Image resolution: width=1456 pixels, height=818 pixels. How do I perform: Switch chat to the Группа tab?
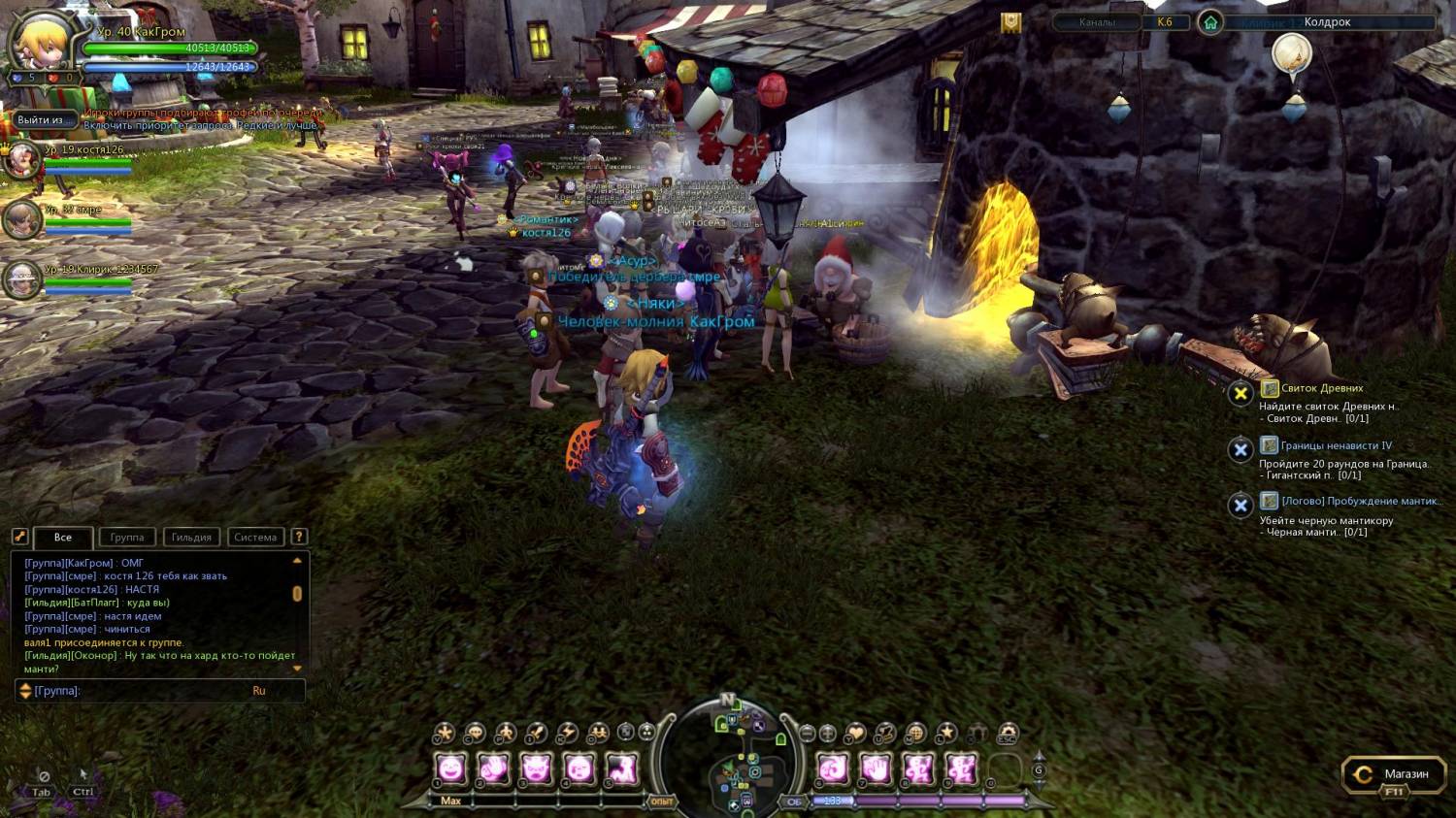(x=127, y=537)
